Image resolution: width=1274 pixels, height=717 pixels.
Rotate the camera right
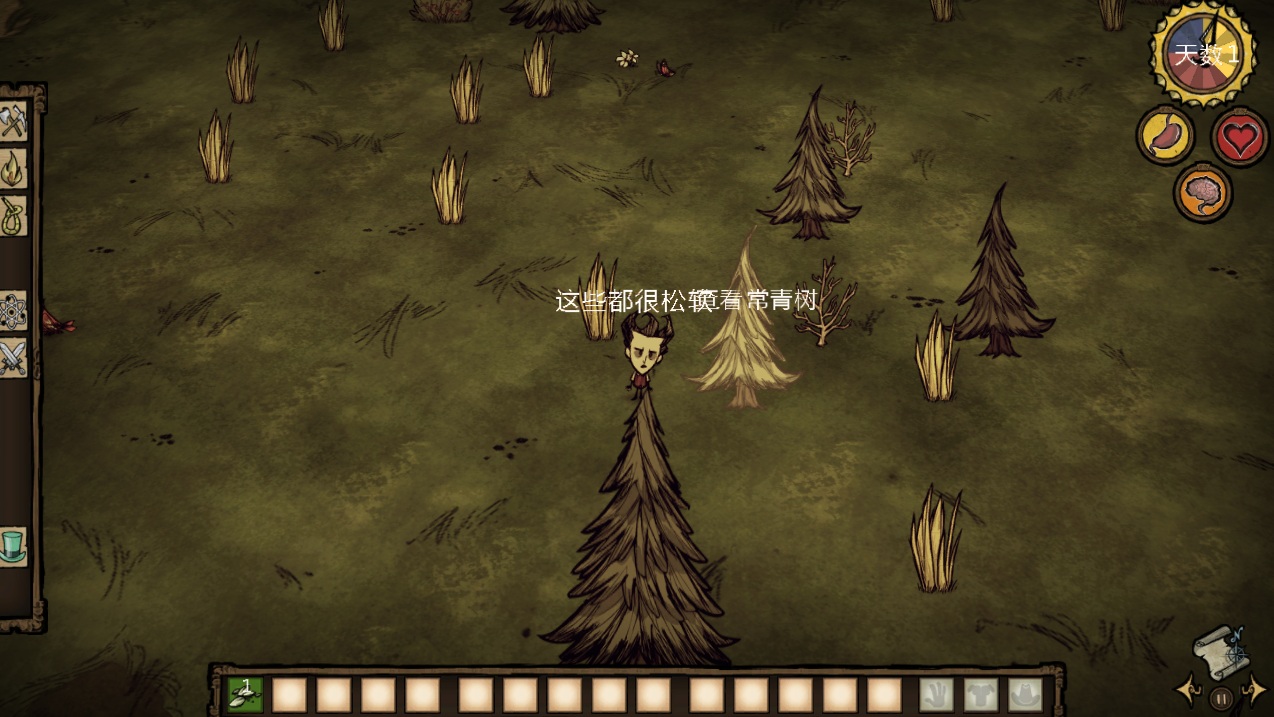coord(1253,691)
